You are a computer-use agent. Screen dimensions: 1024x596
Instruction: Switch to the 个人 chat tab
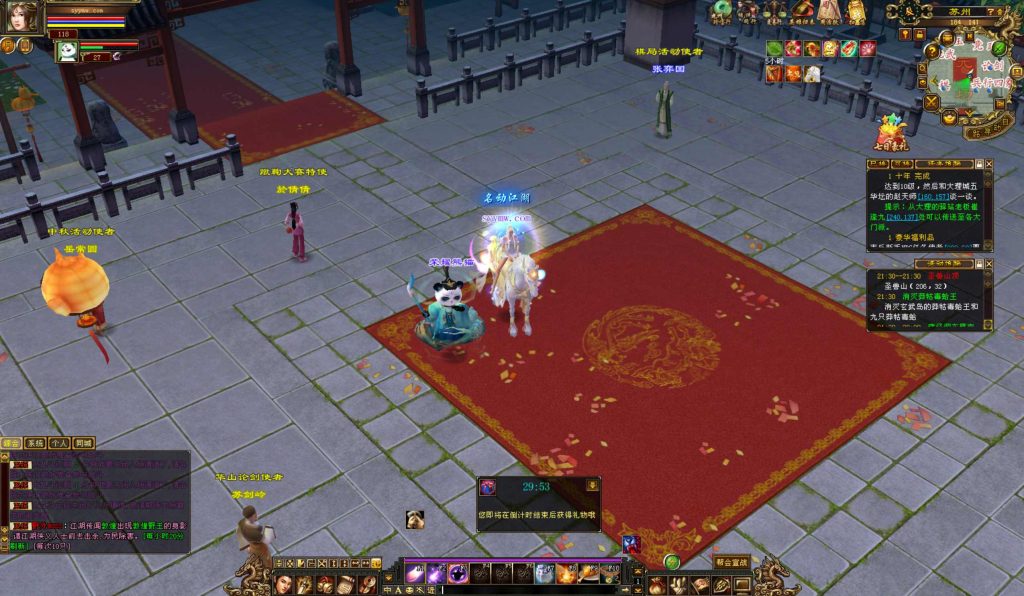click(59, 443)
